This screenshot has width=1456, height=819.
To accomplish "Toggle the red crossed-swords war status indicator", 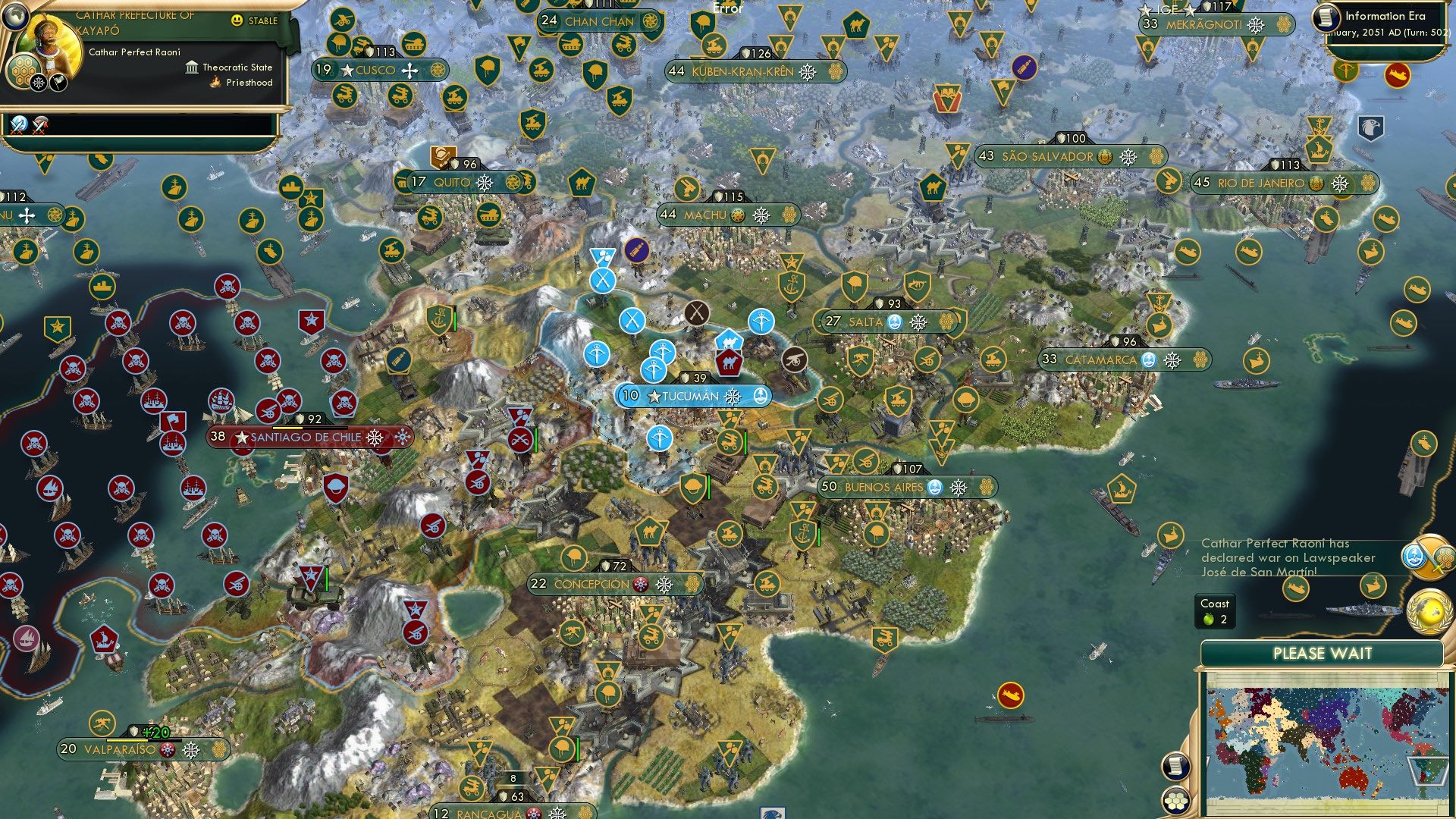I will coord(40,127).
